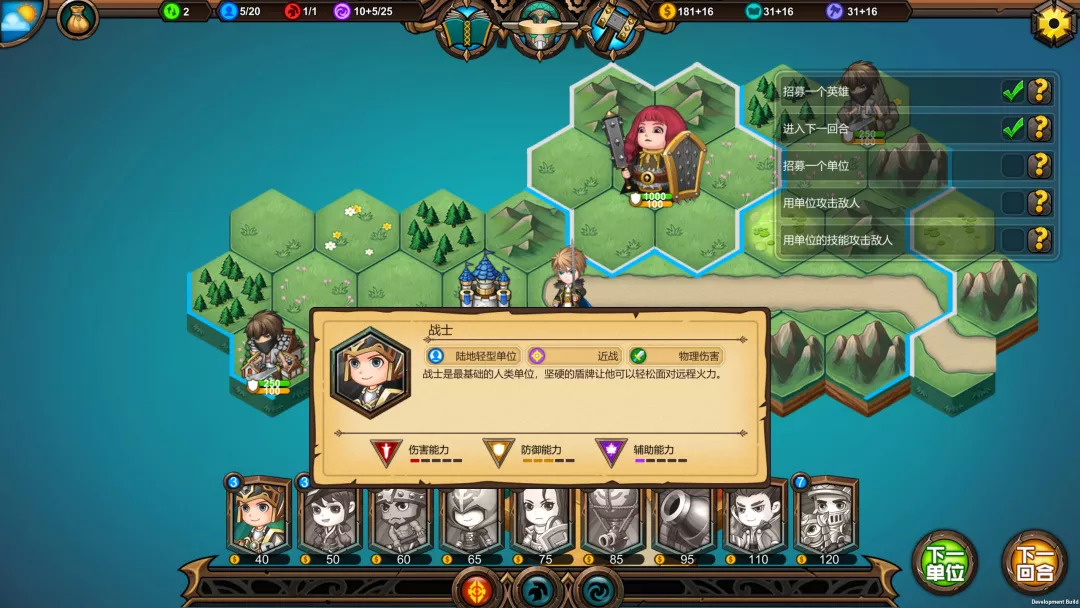The image size is (1080, 608).
Task: Click the money bag icon
Action: click(77, 19)
